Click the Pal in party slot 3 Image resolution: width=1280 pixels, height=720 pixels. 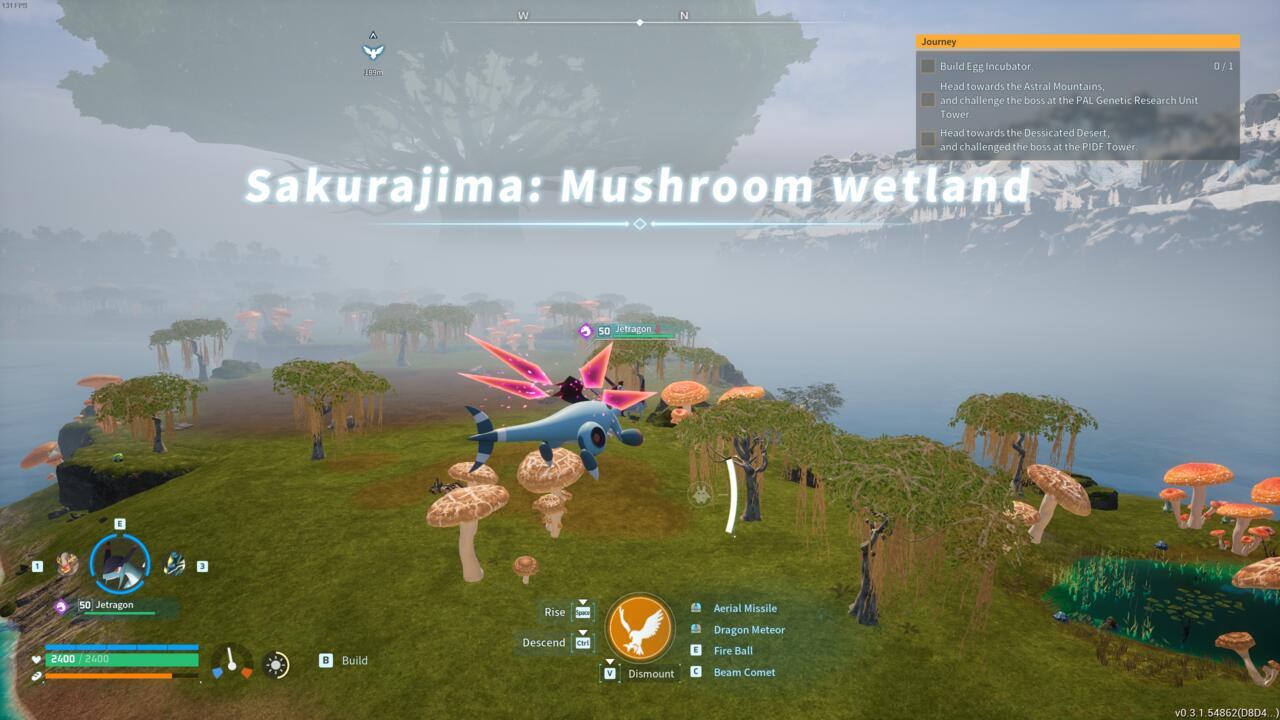(x=175, y=565)
